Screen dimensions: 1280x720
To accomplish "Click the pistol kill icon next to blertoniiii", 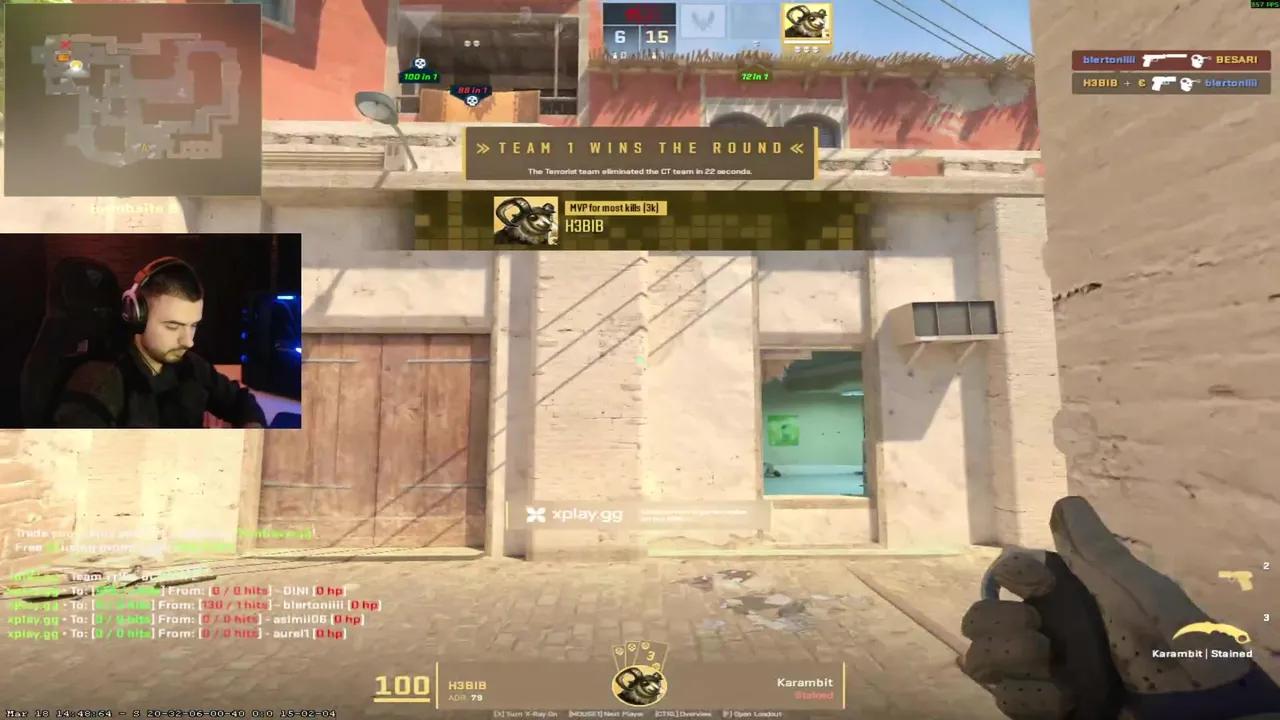I will [1161, 82].
